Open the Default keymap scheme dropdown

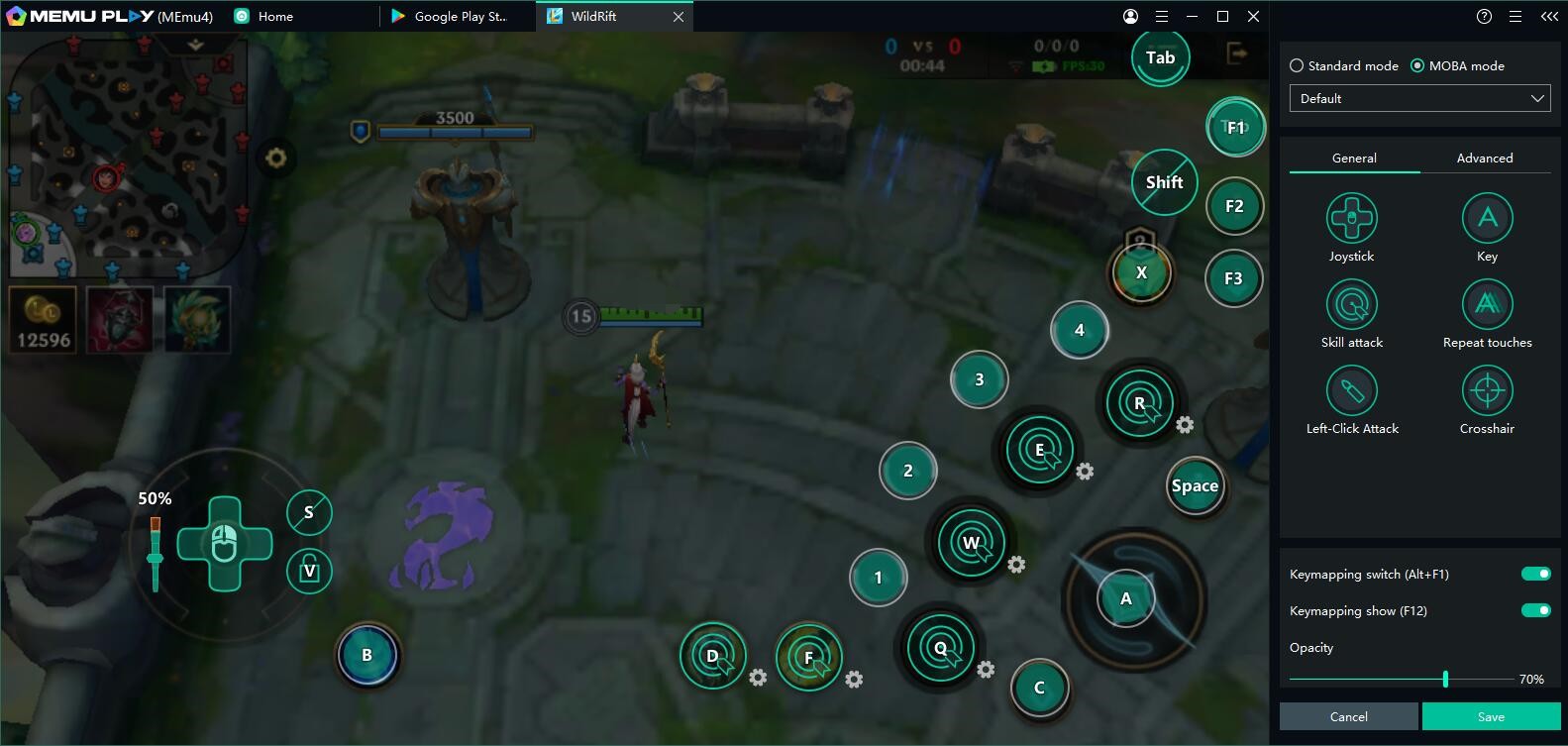pos(1419,98)
